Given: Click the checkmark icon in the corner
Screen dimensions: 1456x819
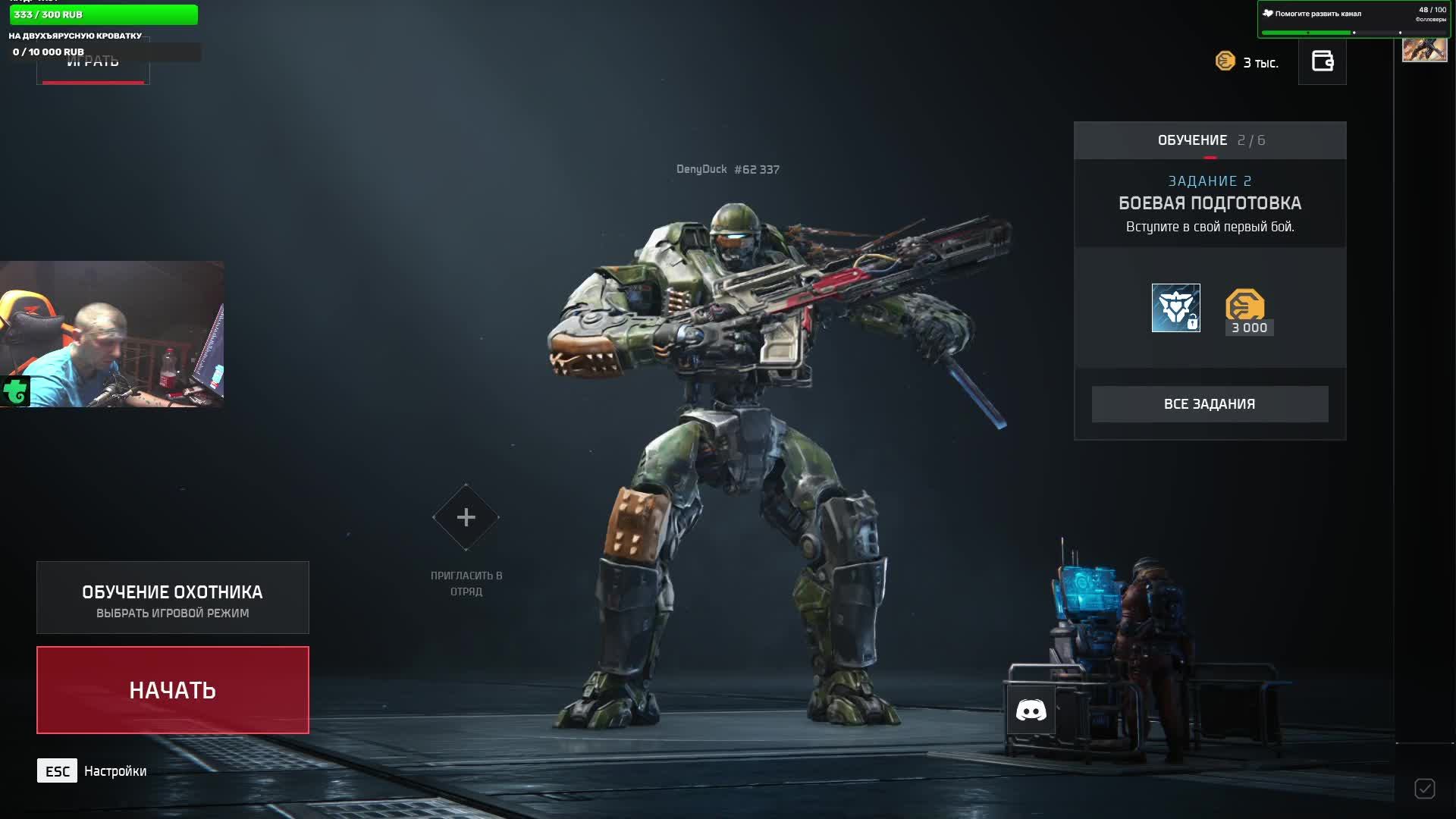Looking at the screenshot, I should pyautogui.click(x=1424, y=789).
